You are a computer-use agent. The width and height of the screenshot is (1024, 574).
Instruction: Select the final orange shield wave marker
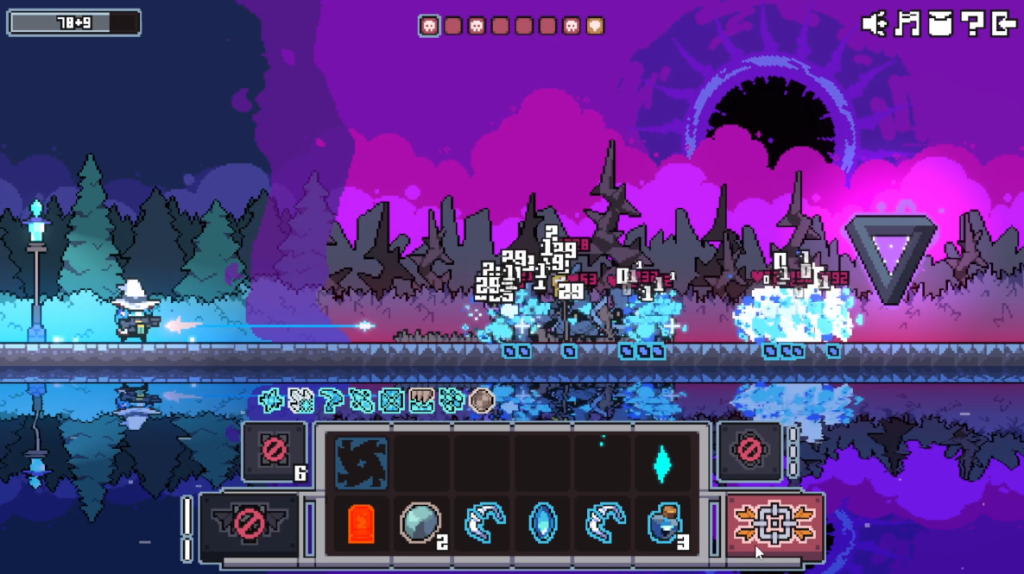click(x=594, y=26)
